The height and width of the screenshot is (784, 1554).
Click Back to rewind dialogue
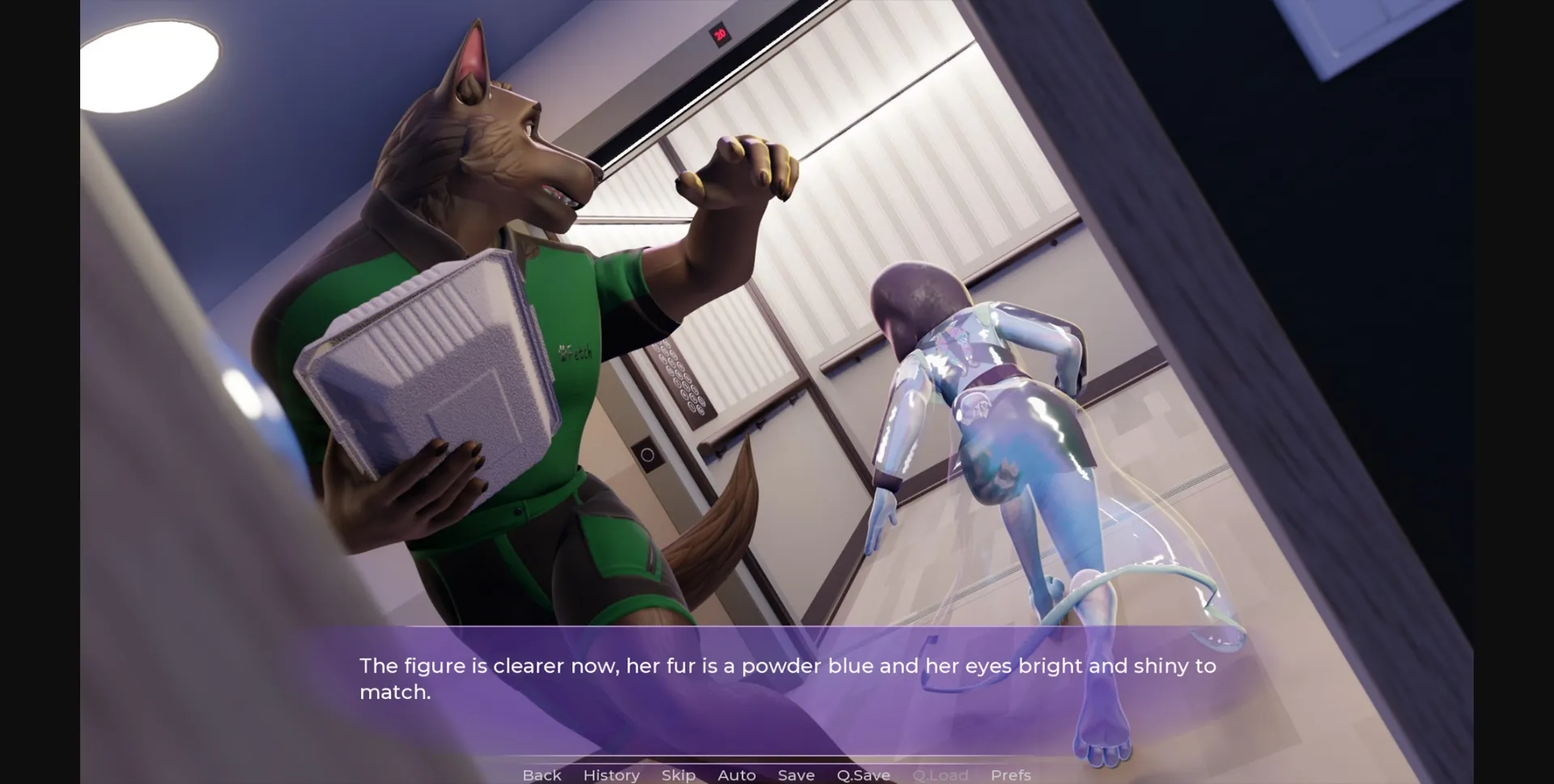pos(542,774)
